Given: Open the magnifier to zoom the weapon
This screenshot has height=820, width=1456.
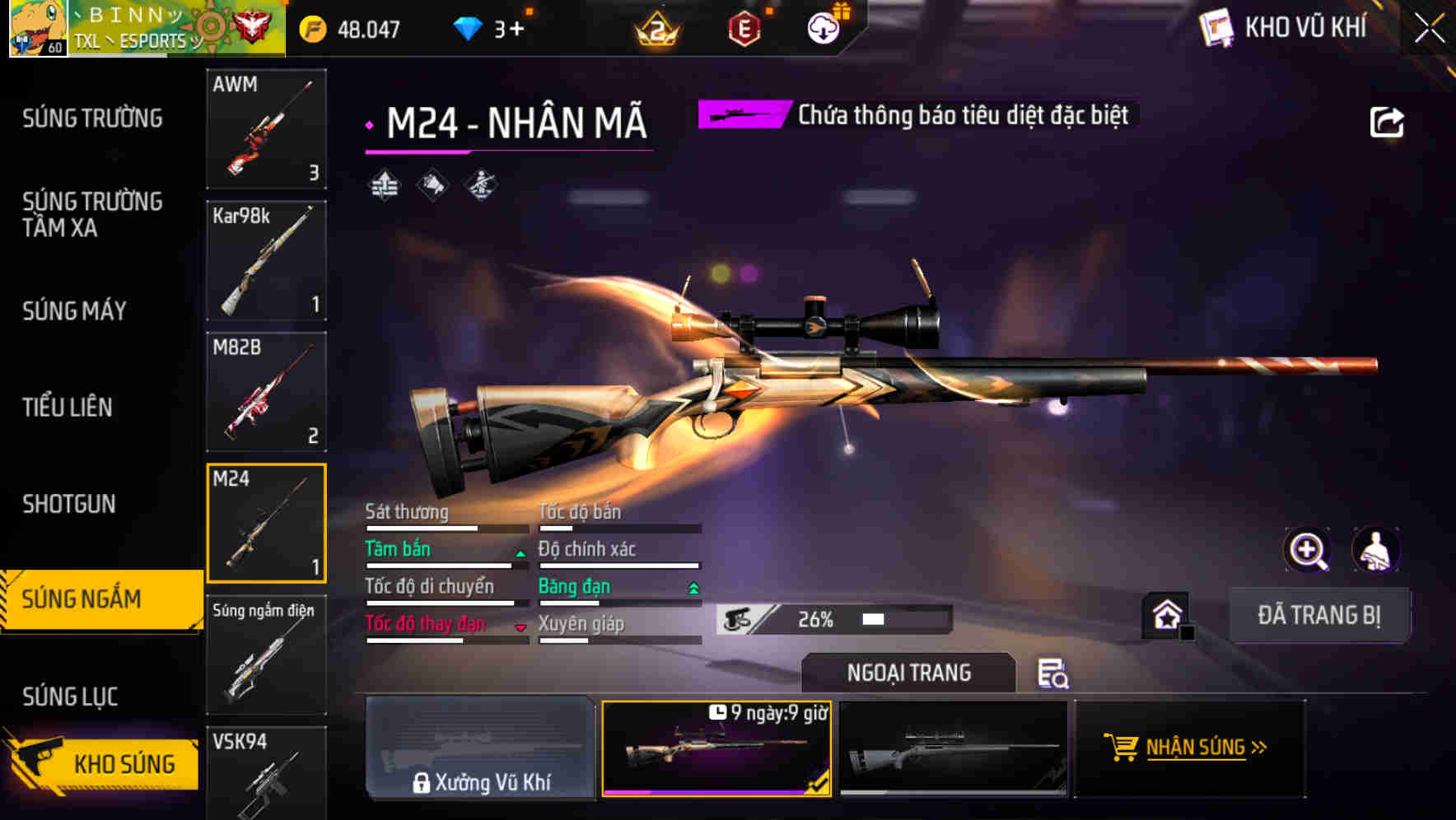Looking at the screenshot, I should (1308, 550).
